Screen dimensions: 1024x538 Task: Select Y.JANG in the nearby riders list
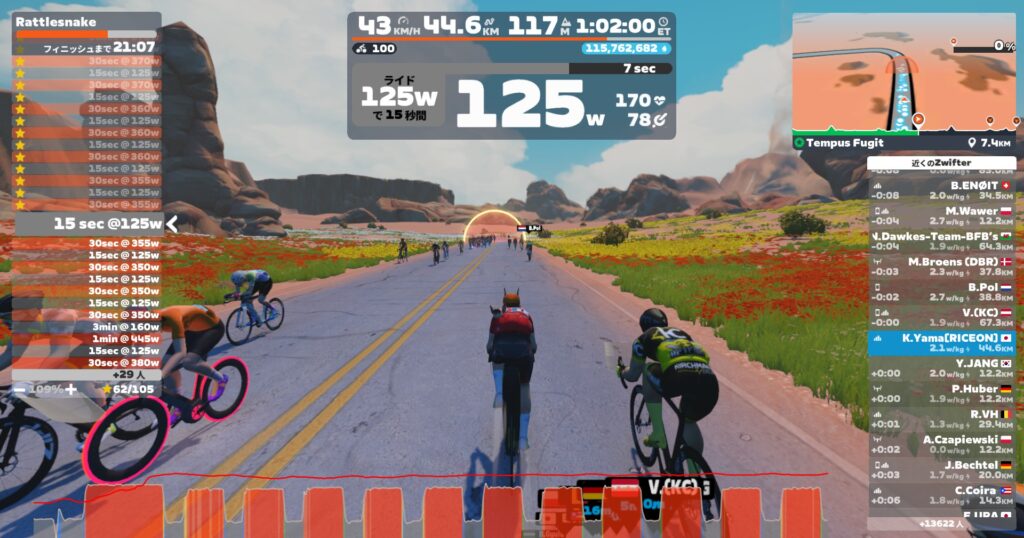[x=941, y=369]
